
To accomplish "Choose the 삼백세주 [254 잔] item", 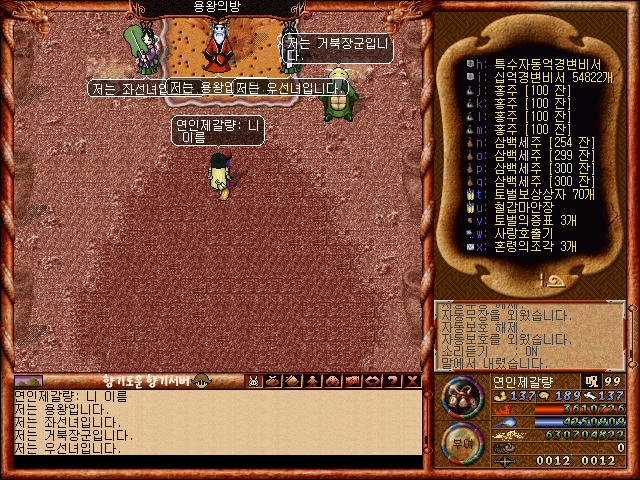I will coord(530,142).
